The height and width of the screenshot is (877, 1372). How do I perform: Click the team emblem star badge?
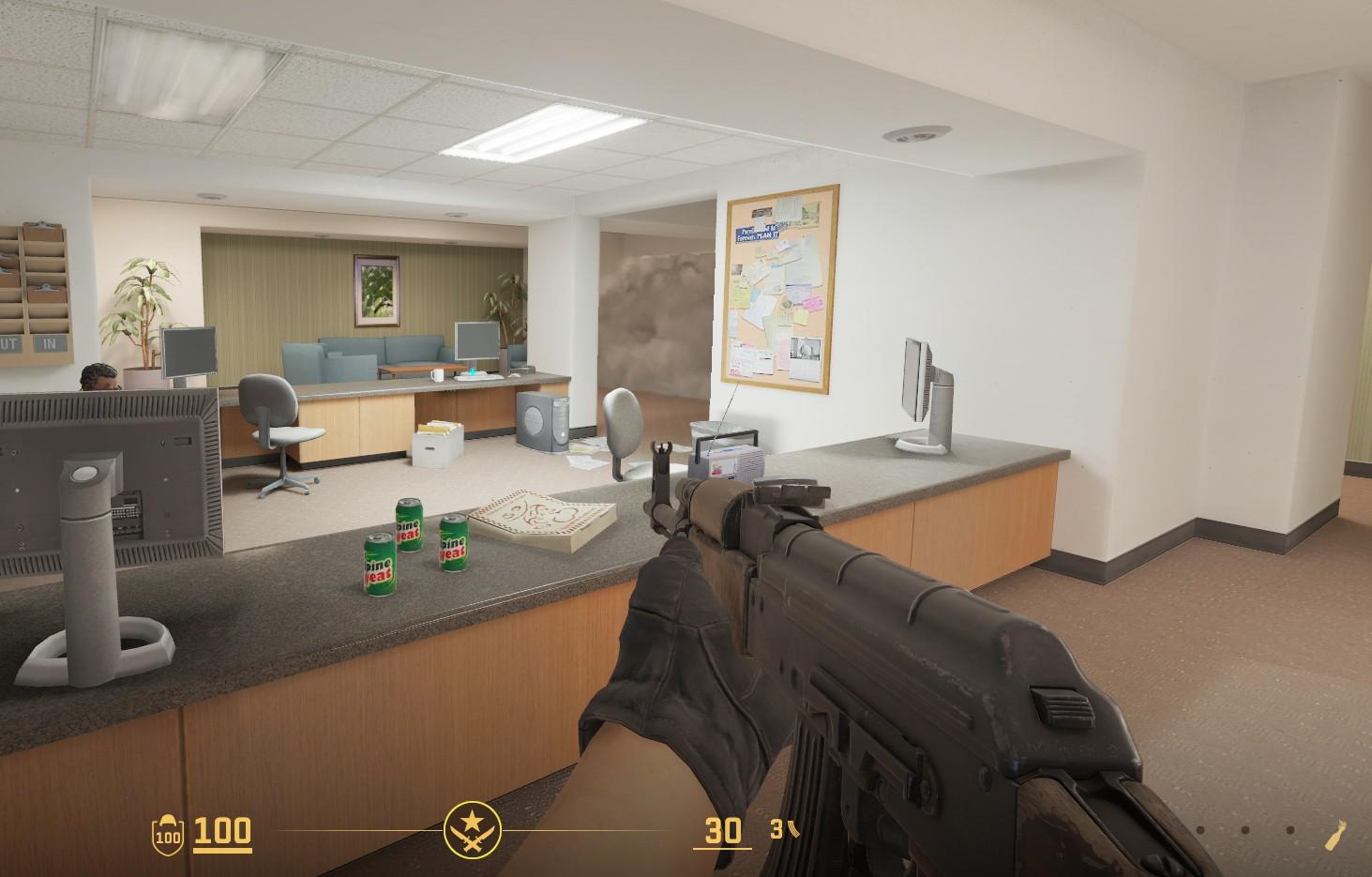coord(472,830)
